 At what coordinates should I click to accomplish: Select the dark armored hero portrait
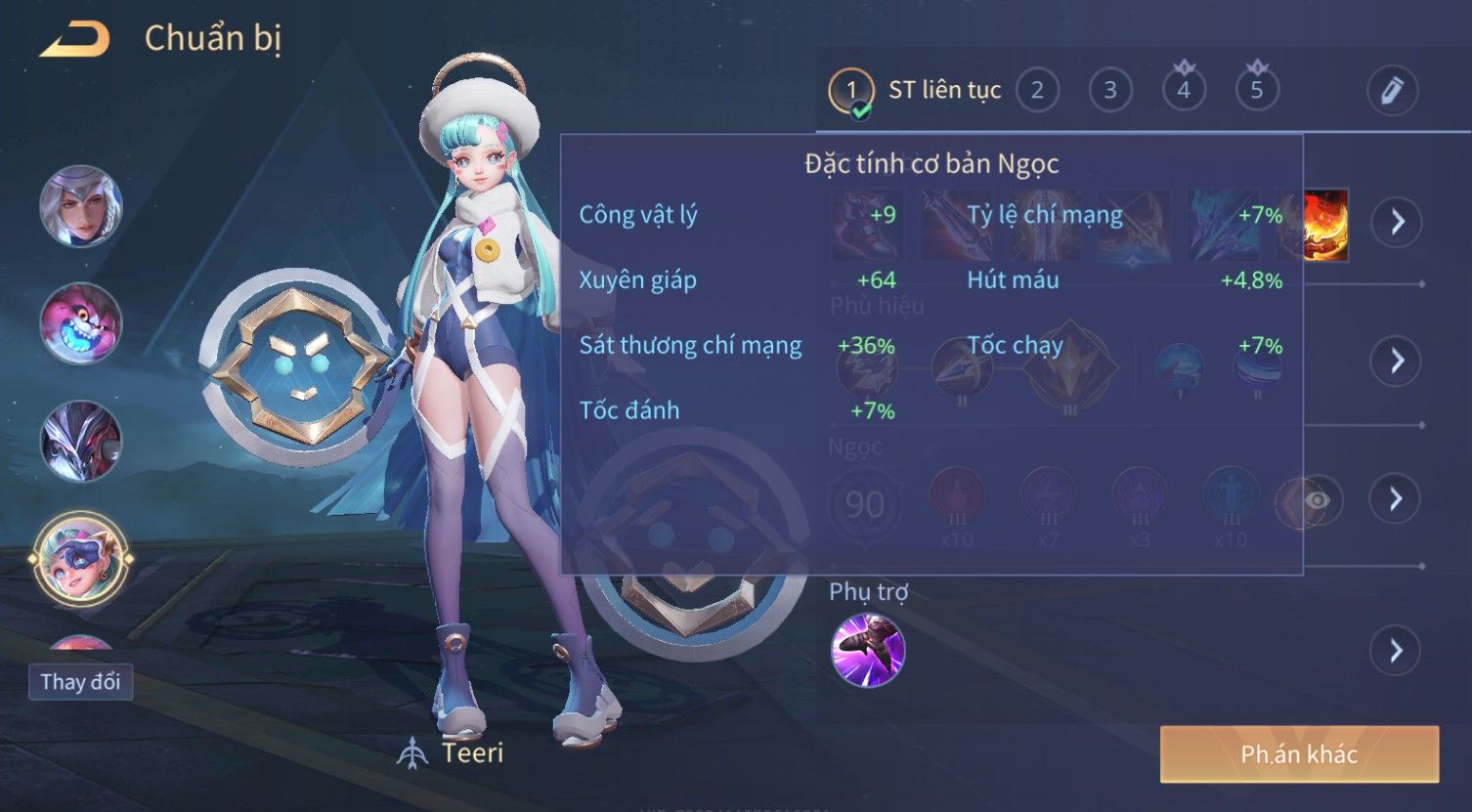pos(81,441)
